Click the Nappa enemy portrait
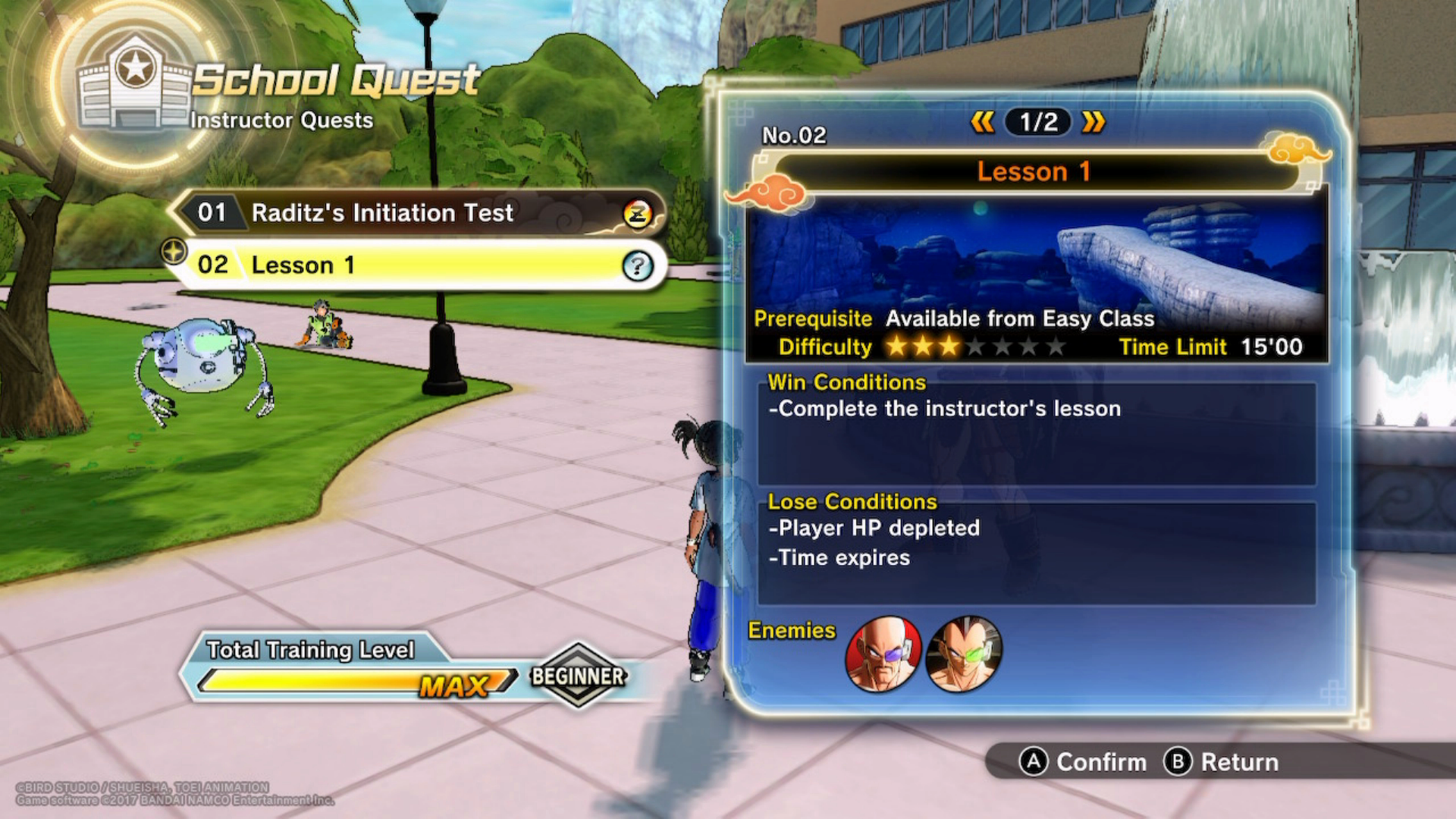The image size is (1456, 819). point(883,653)
